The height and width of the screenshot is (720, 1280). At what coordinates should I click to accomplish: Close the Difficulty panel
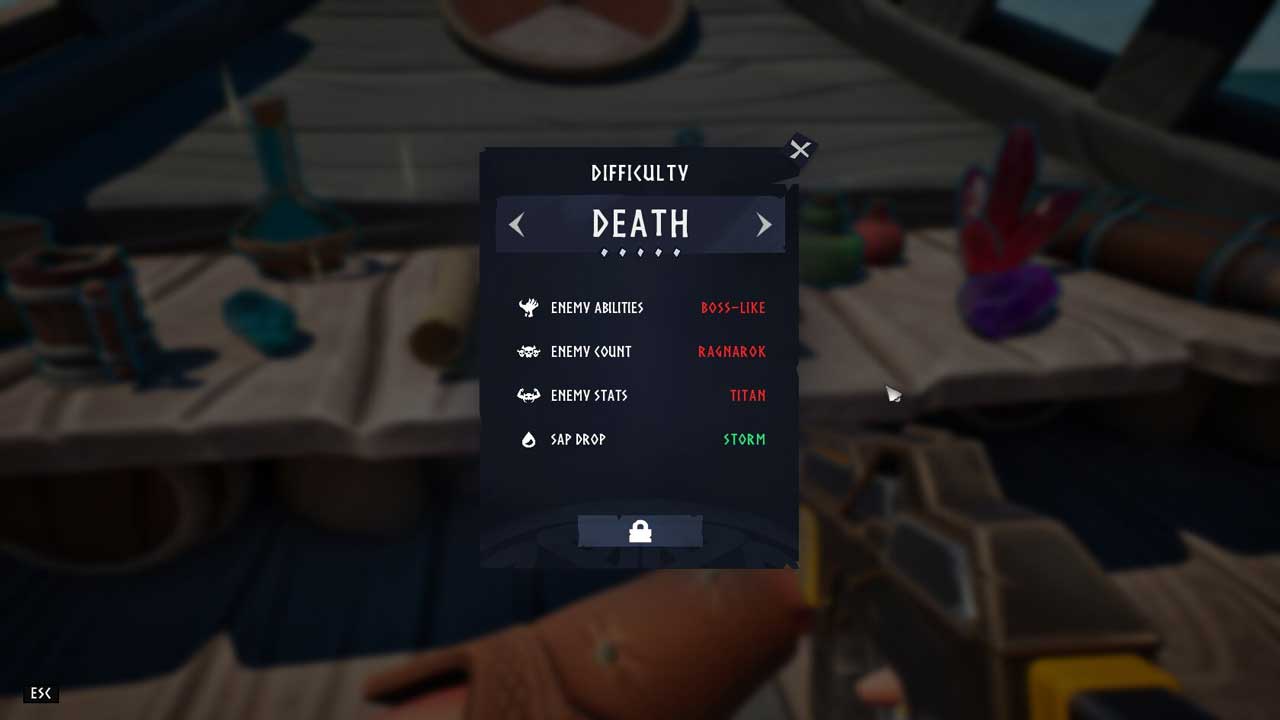click(800, 150)
